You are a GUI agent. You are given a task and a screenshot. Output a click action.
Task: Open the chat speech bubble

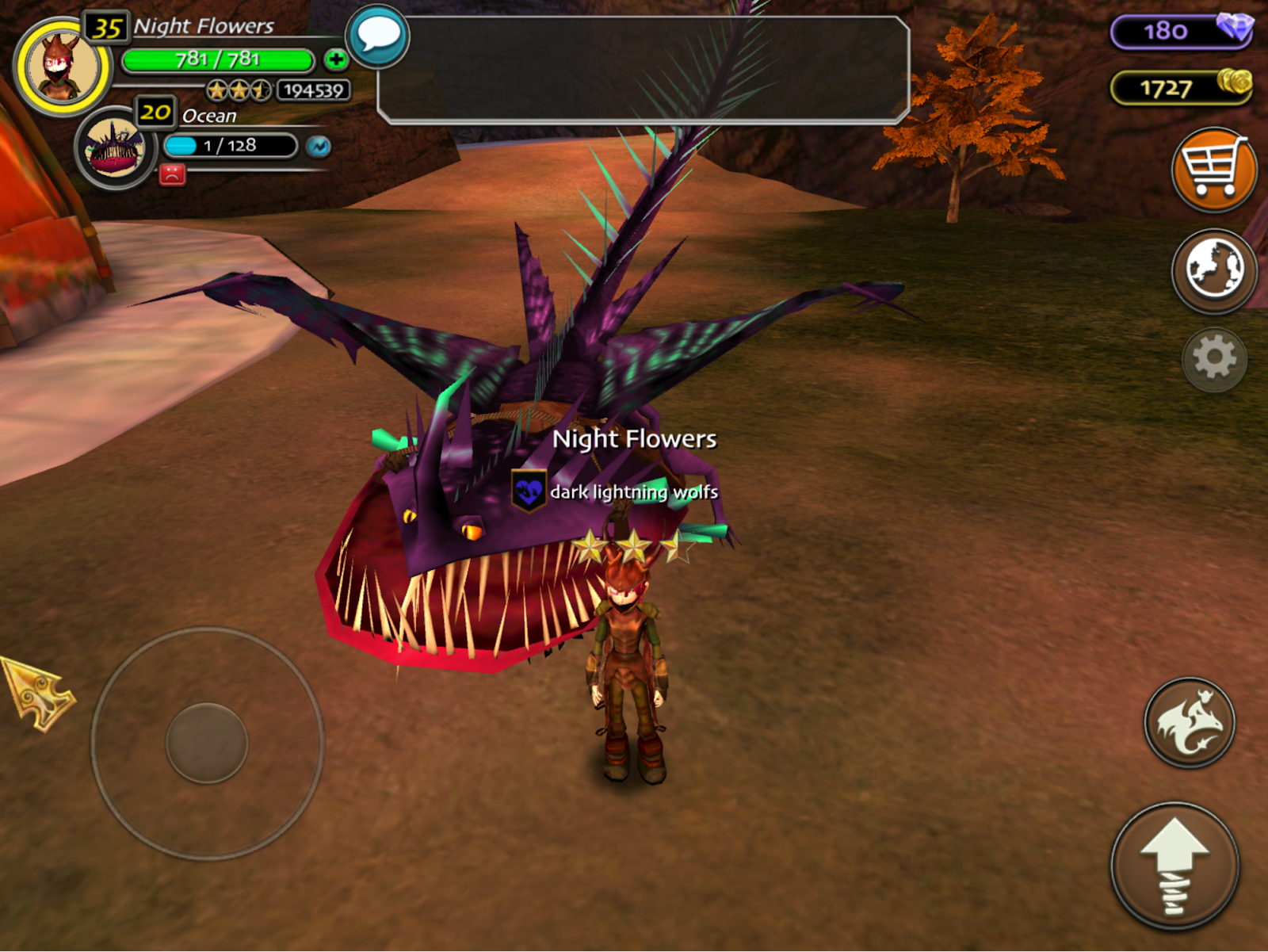[377, 36]
